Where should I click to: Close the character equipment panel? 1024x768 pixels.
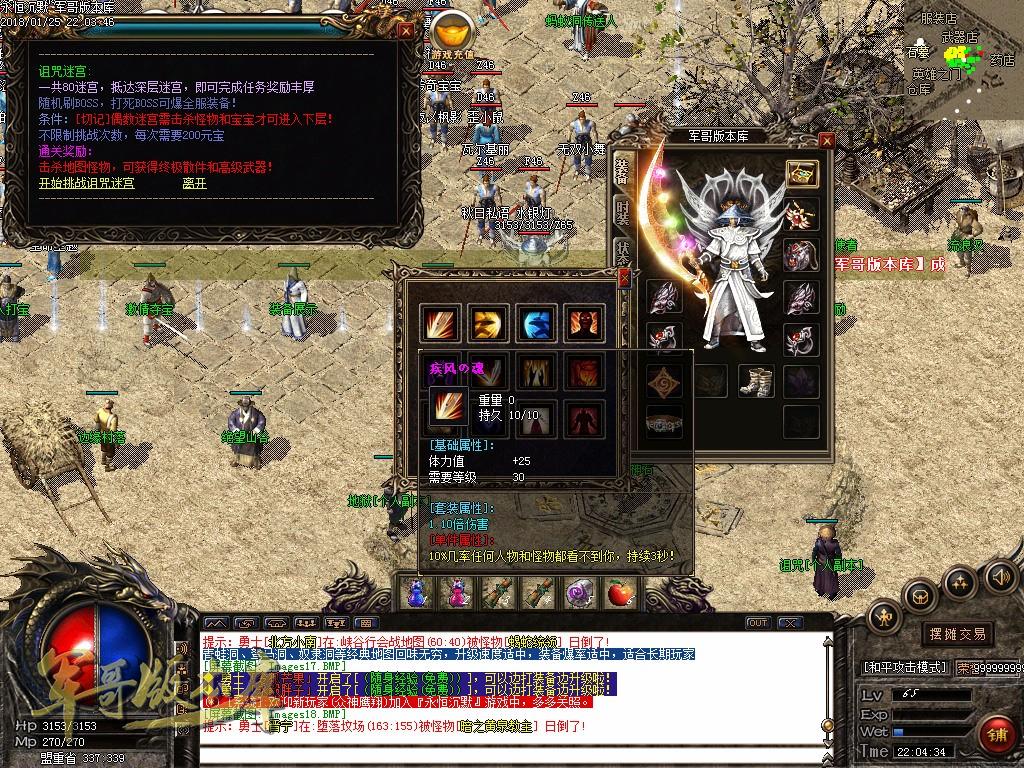[826, 141]
